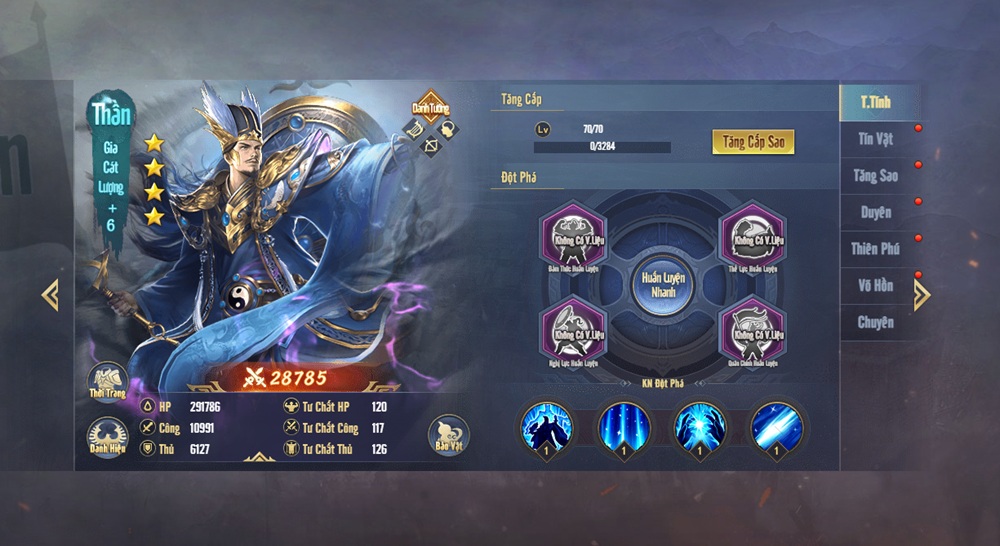Open the Duyên tab
This screenshot has height=546, width=1000.
pyautogui.click(x=876, y=212)
